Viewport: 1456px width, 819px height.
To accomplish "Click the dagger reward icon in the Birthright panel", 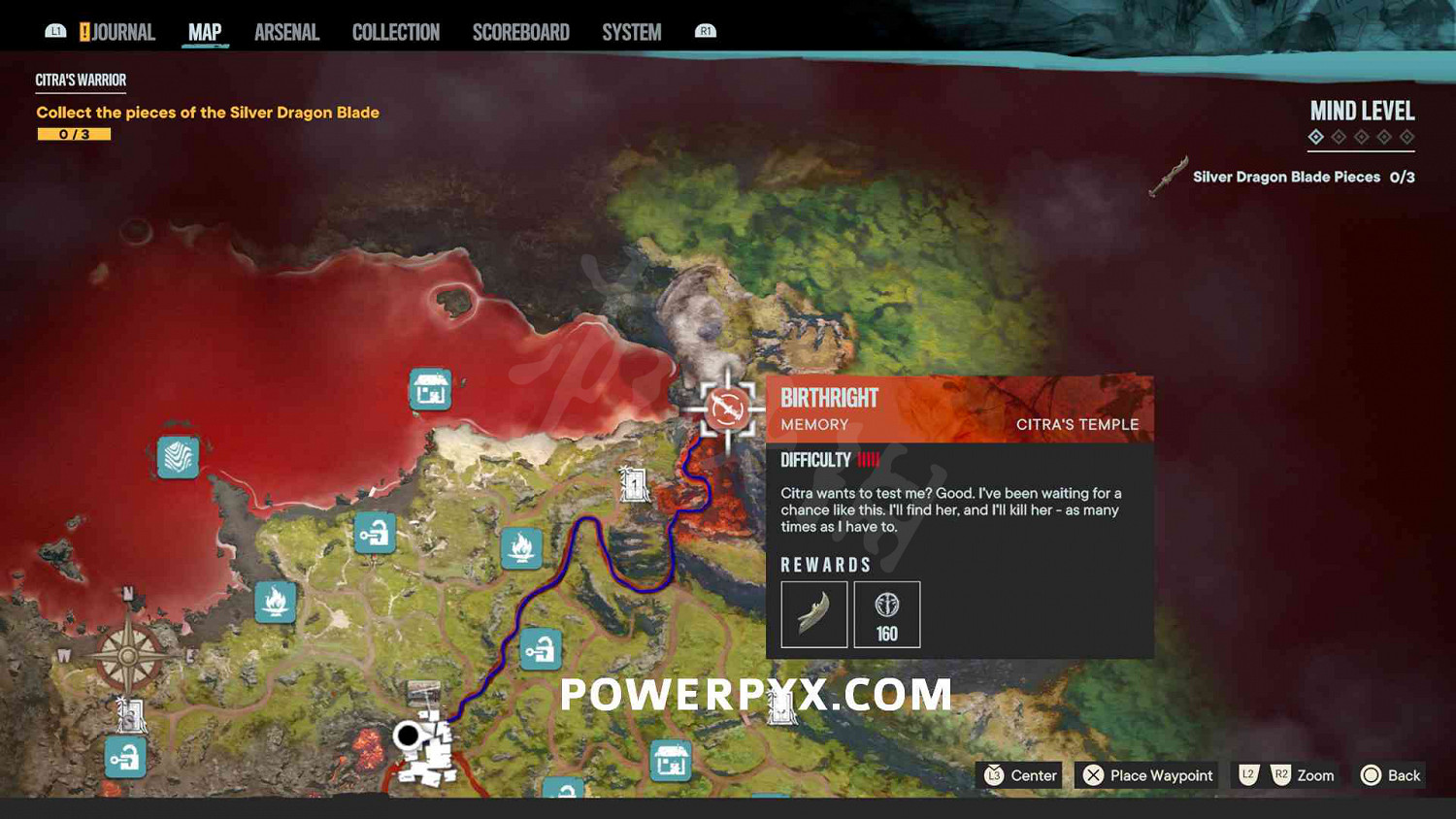I will 814,613.
